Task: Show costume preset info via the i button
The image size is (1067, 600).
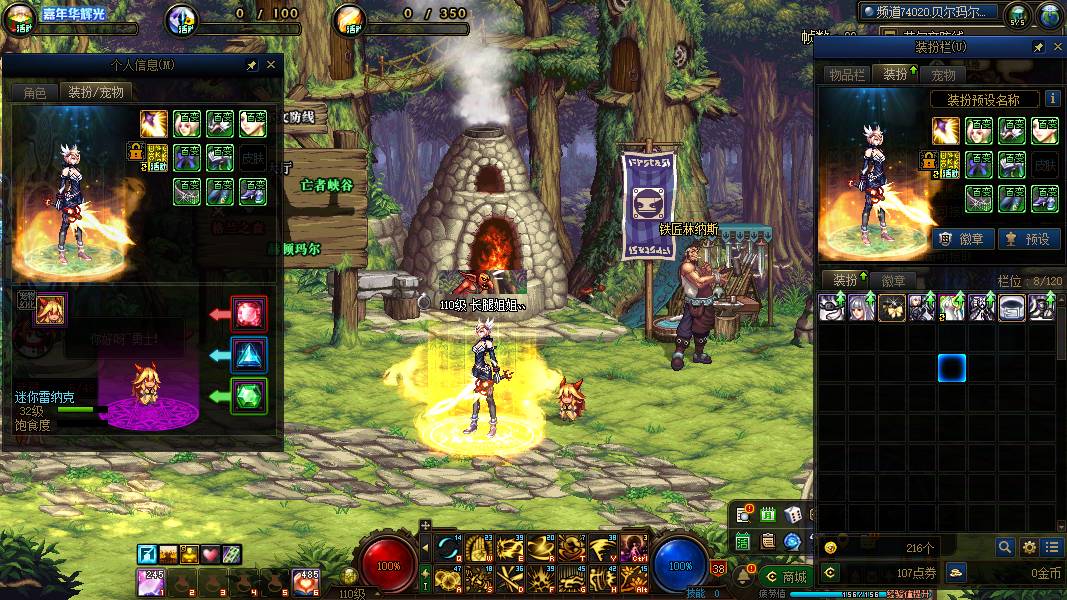Action: click(1052, 99)
